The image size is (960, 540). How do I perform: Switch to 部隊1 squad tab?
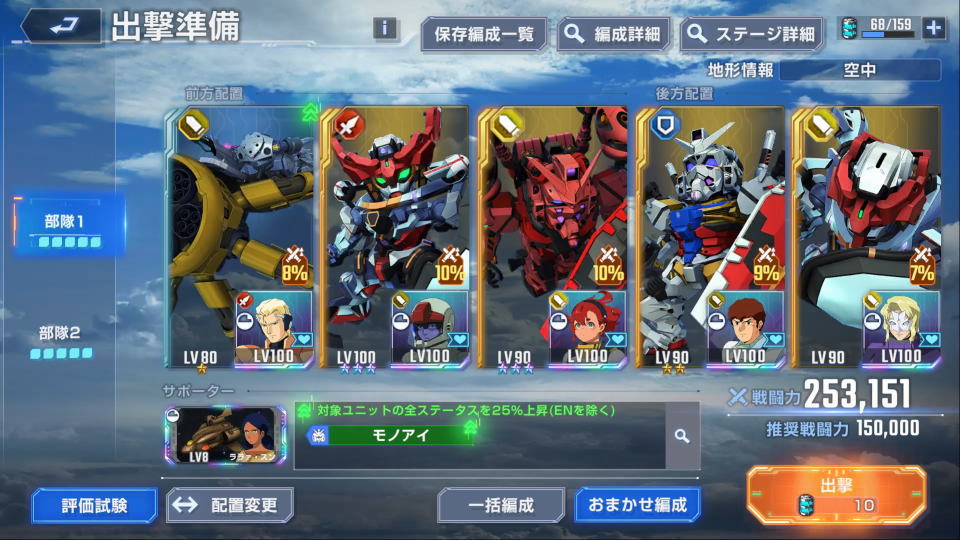tap(66, 227)
